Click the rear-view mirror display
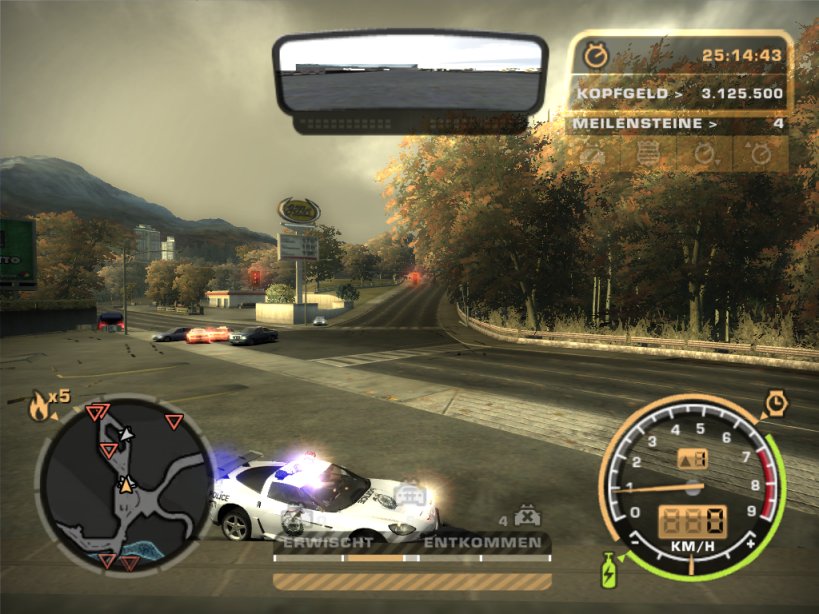 tap(410, 75)
